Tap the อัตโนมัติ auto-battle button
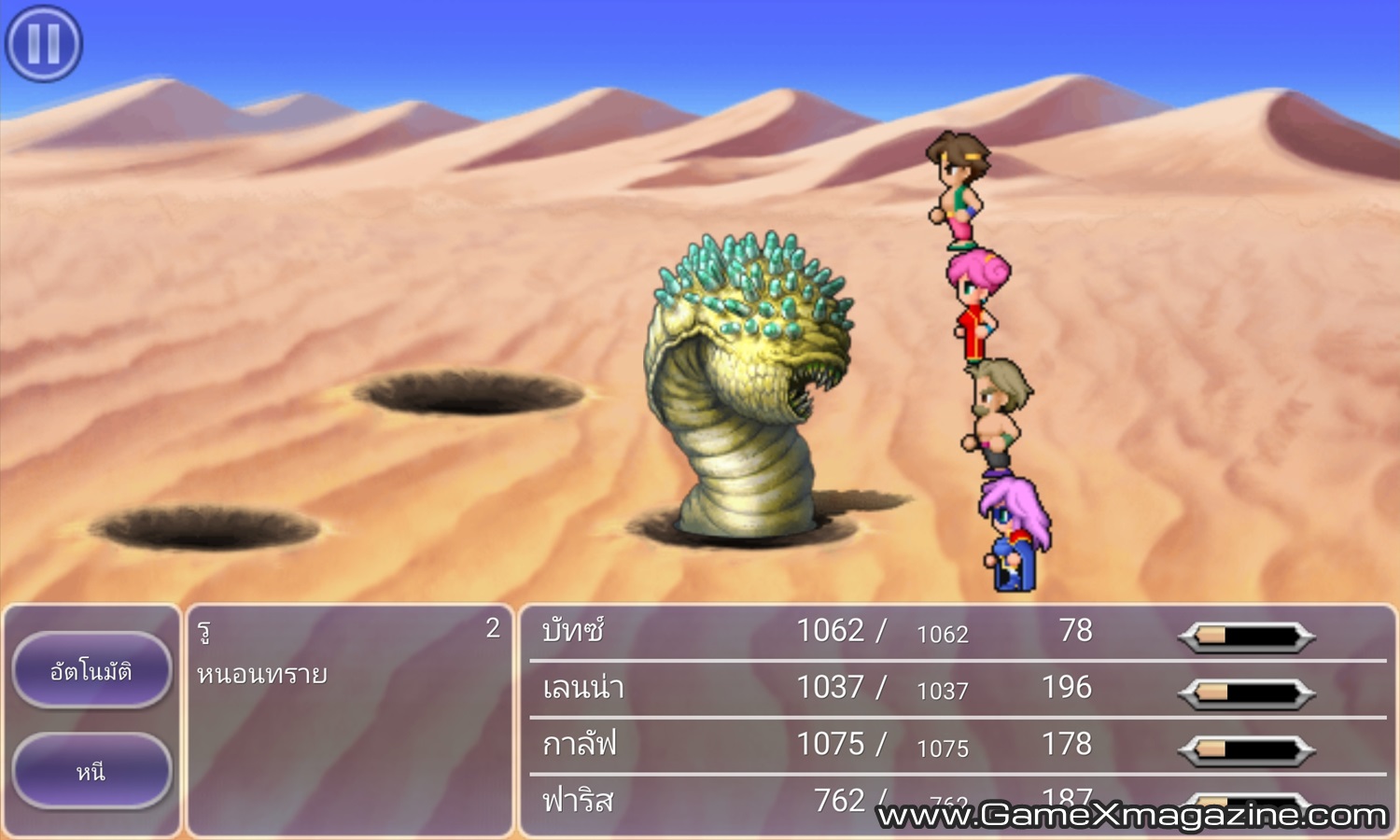The image size is (1400, 840). (x=91, y=670)
